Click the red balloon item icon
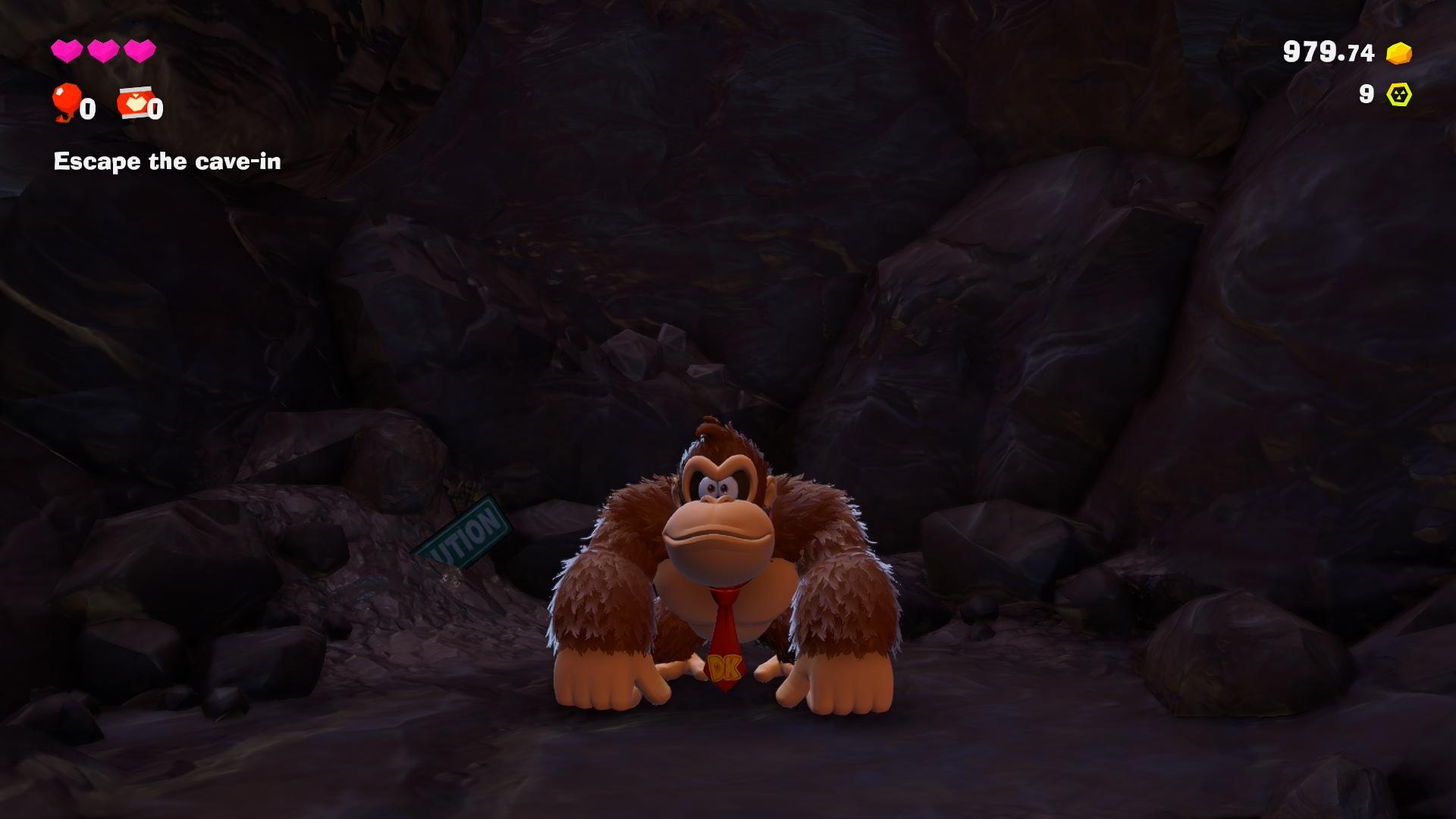The image size is (1456, 819). (x=66, y=102)
